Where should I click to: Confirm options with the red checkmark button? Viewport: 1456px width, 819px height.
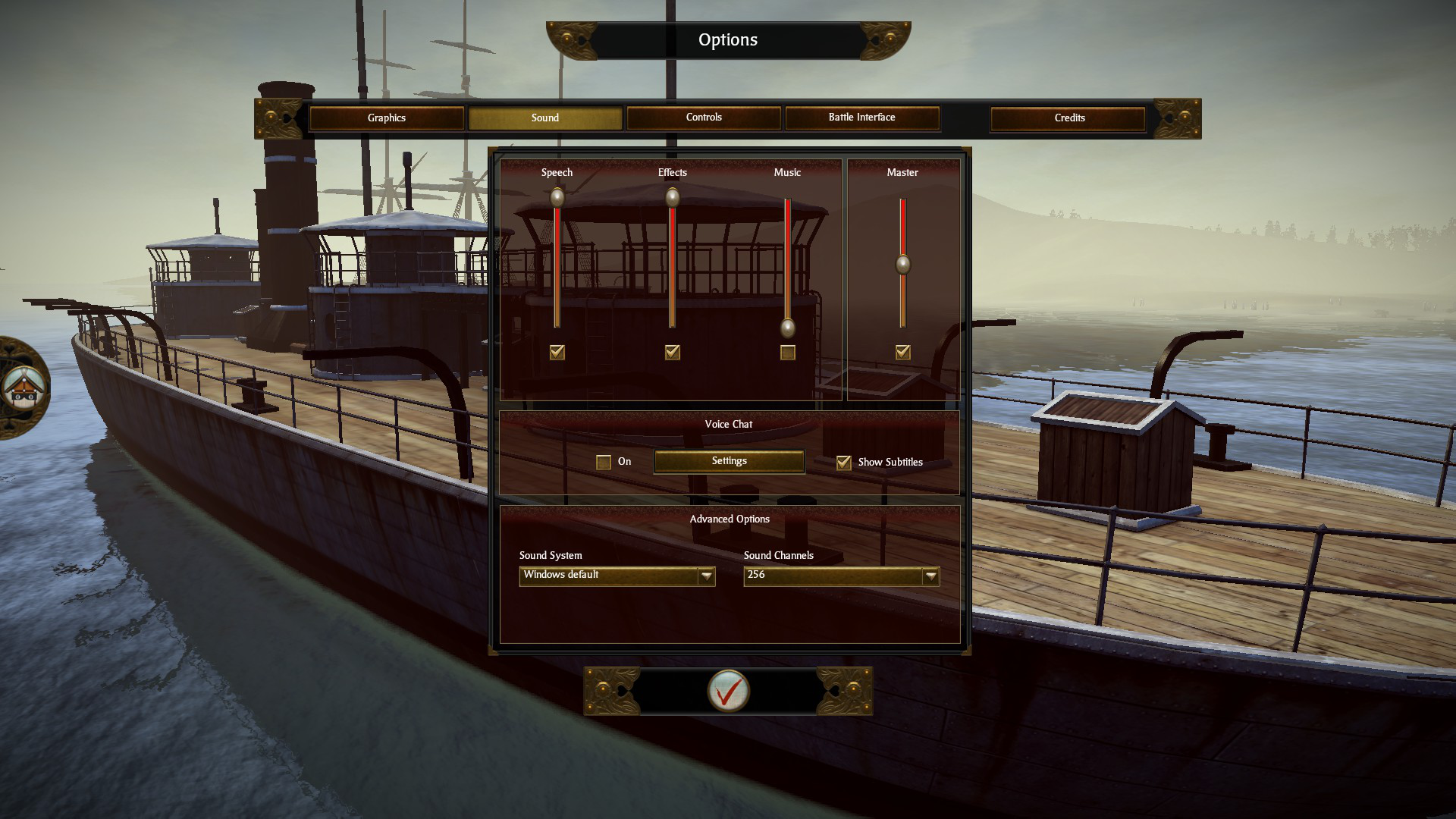point(728,691)
